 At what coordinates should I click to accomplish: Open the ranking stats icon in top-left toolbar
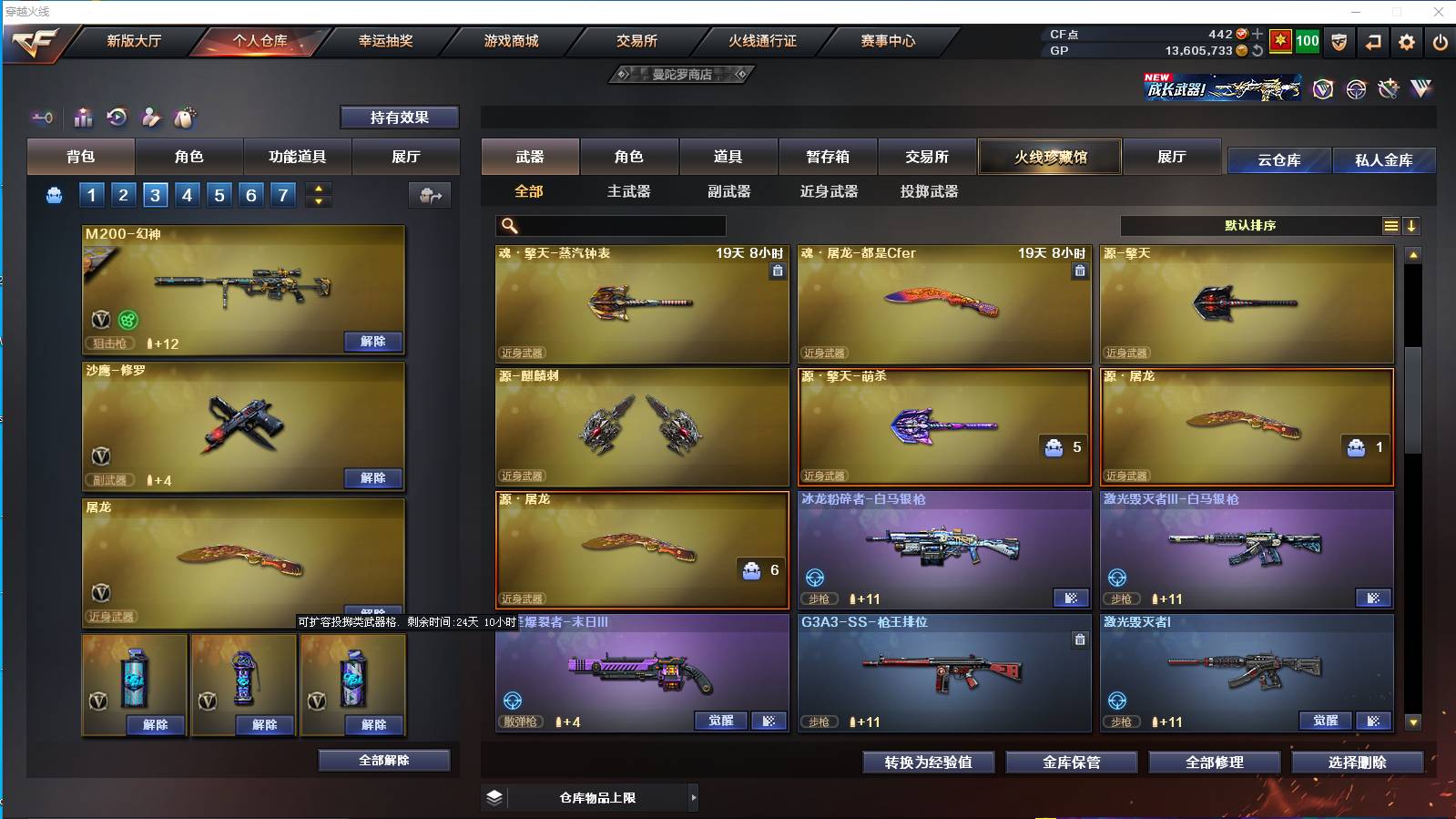(x=83, y=118)
